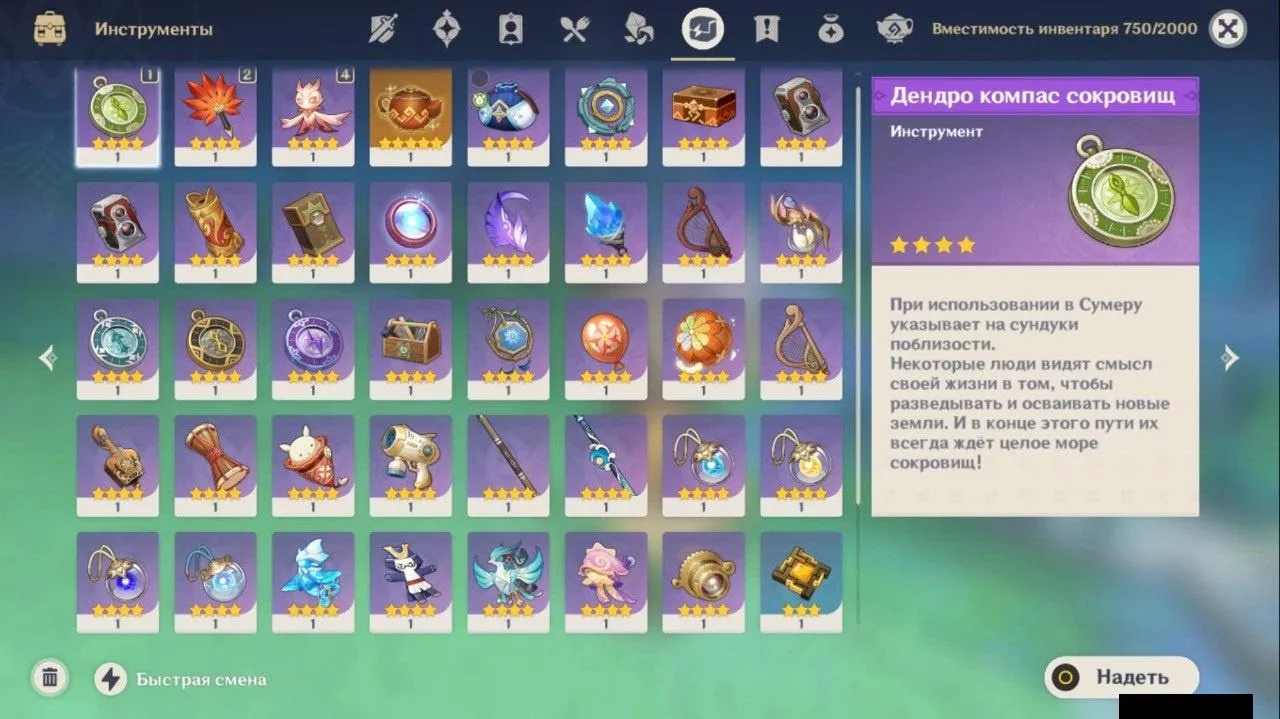The height and width of the screenshot is (719, 1280).
Task: Click the trash can delete icon
Action: pos(49,678)
